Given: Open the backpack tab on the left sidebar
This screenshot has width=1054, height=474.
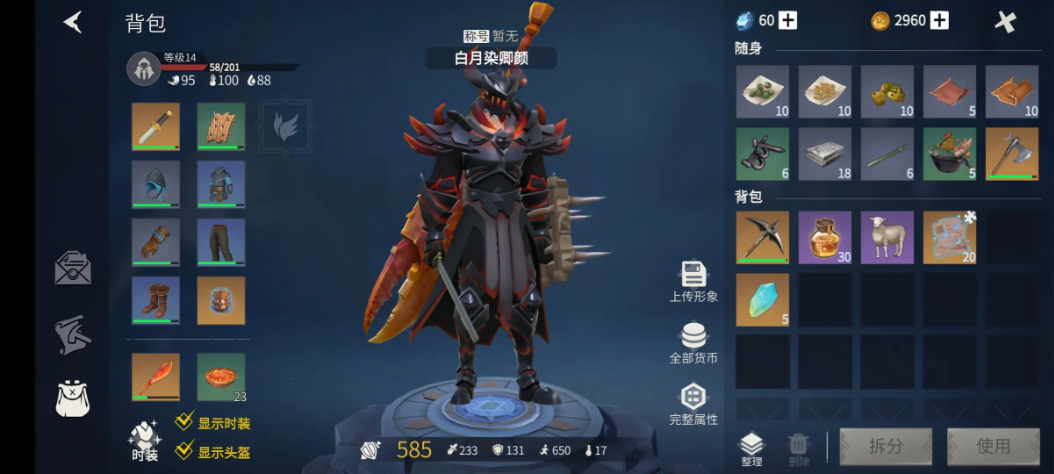Looking at the screenshot, I should [73, 398].
